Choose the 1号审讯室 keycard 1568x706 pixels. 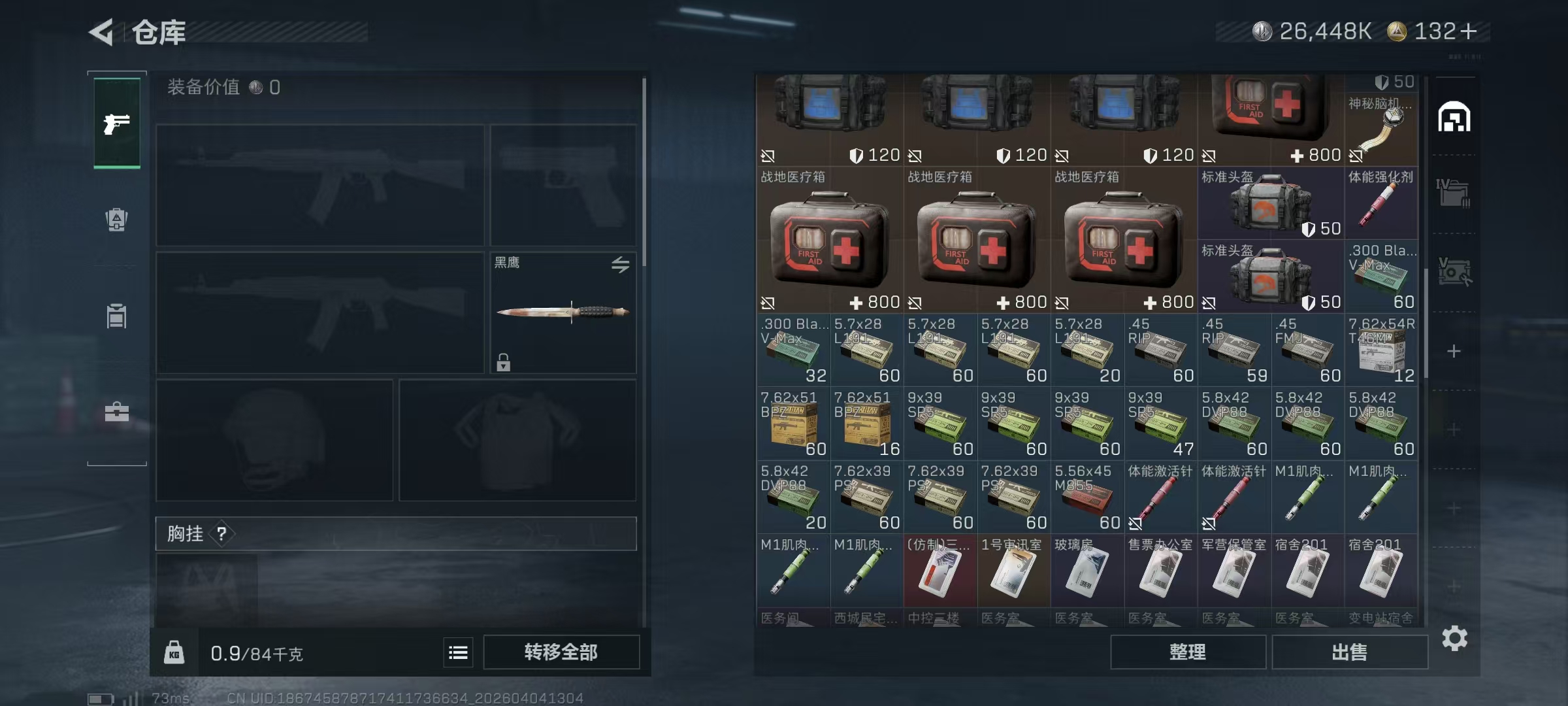(1013, 570)
